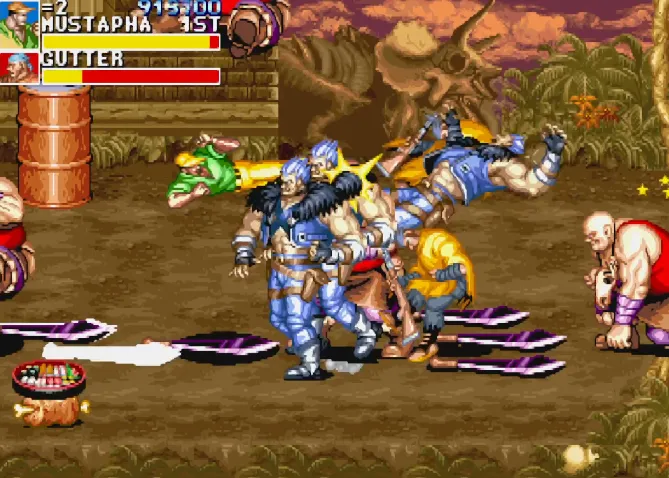
Task: Select the Gutter enemy portrait
Action: (19, 69)
